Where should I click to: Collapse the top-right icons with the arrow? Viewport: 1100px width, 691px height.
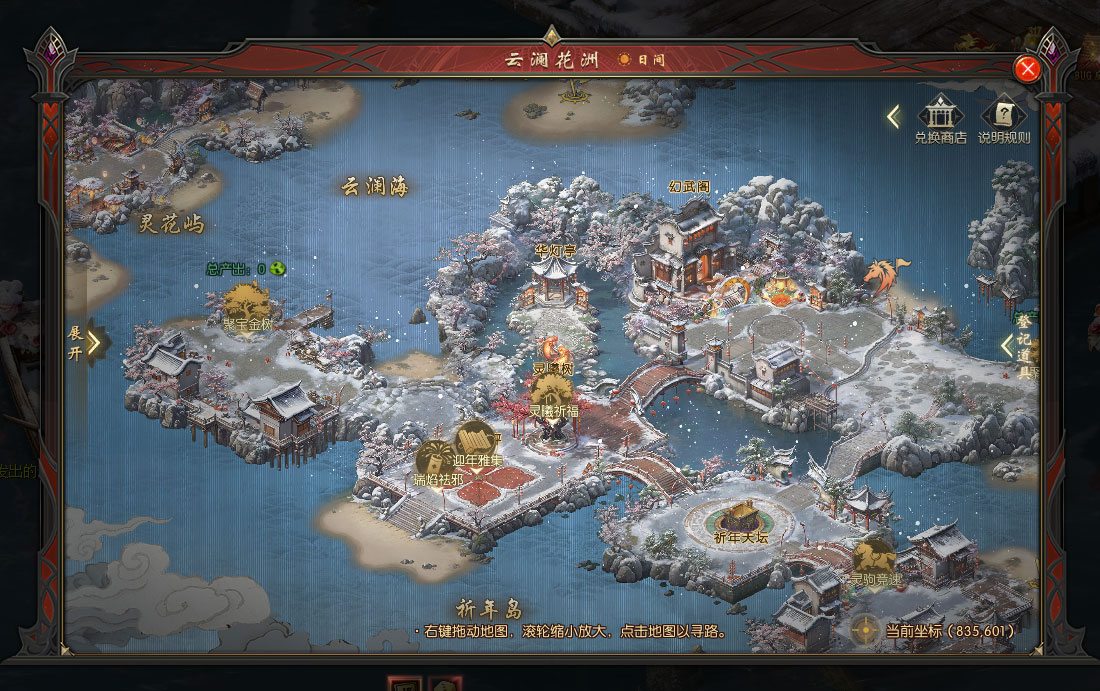coord(893,117)
